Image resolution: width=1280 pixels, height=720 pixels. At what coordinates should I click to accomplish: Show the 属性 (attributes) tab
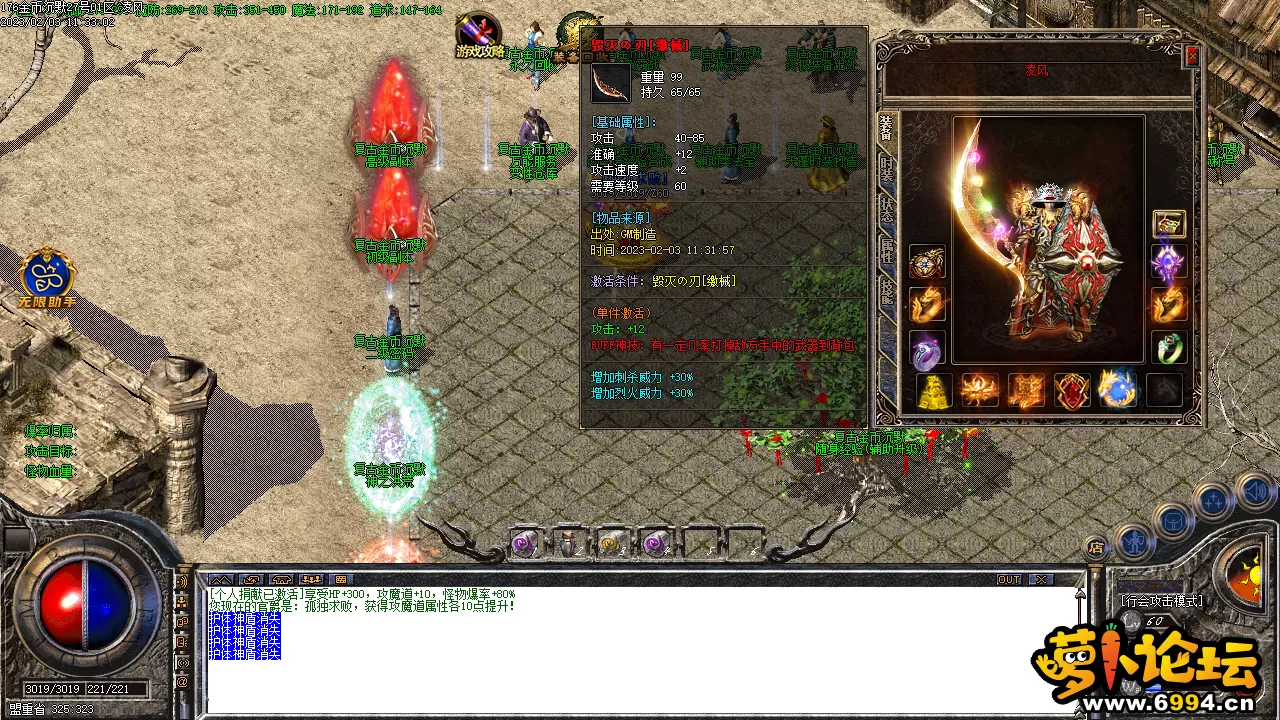point(887,250)
